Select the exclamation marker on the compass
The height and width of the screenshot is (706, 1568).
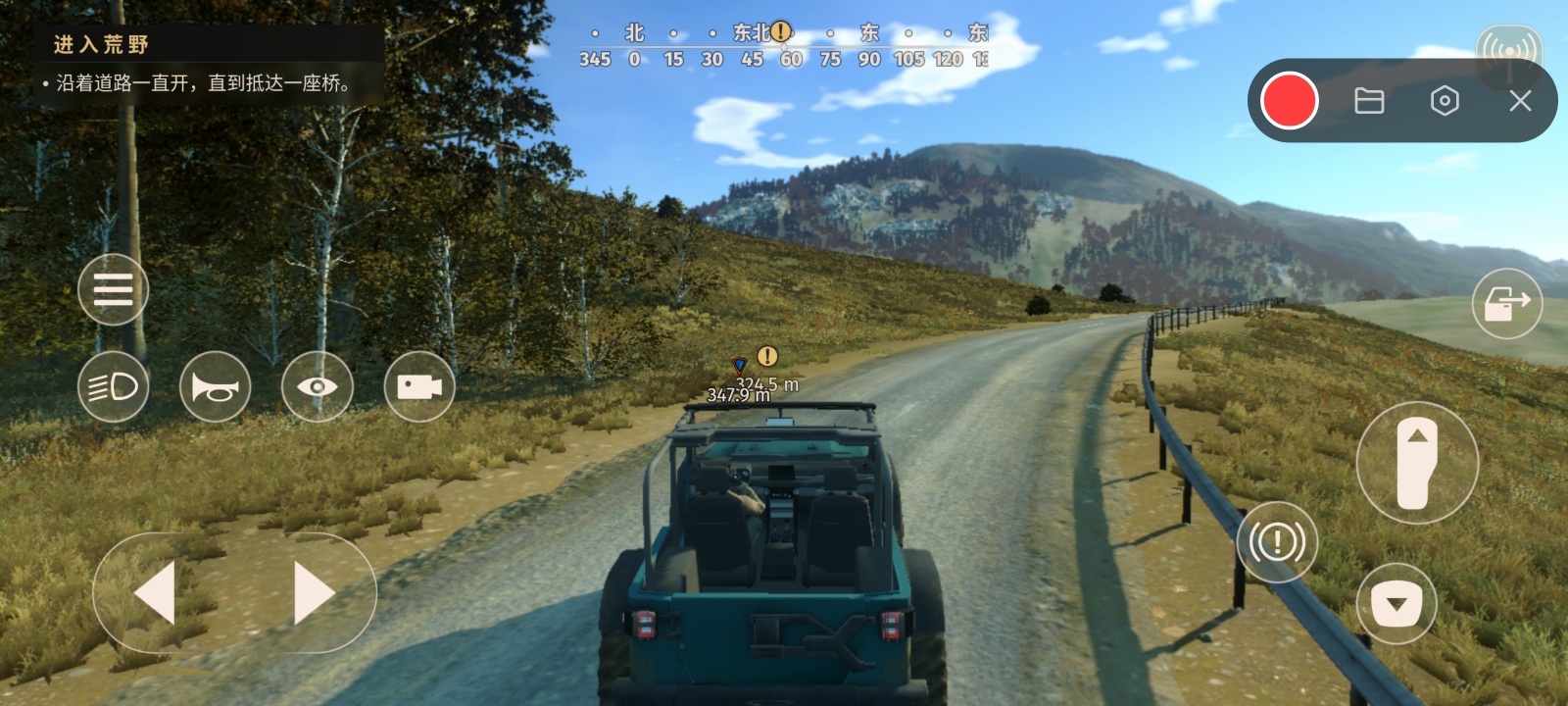tap(781, 31)
